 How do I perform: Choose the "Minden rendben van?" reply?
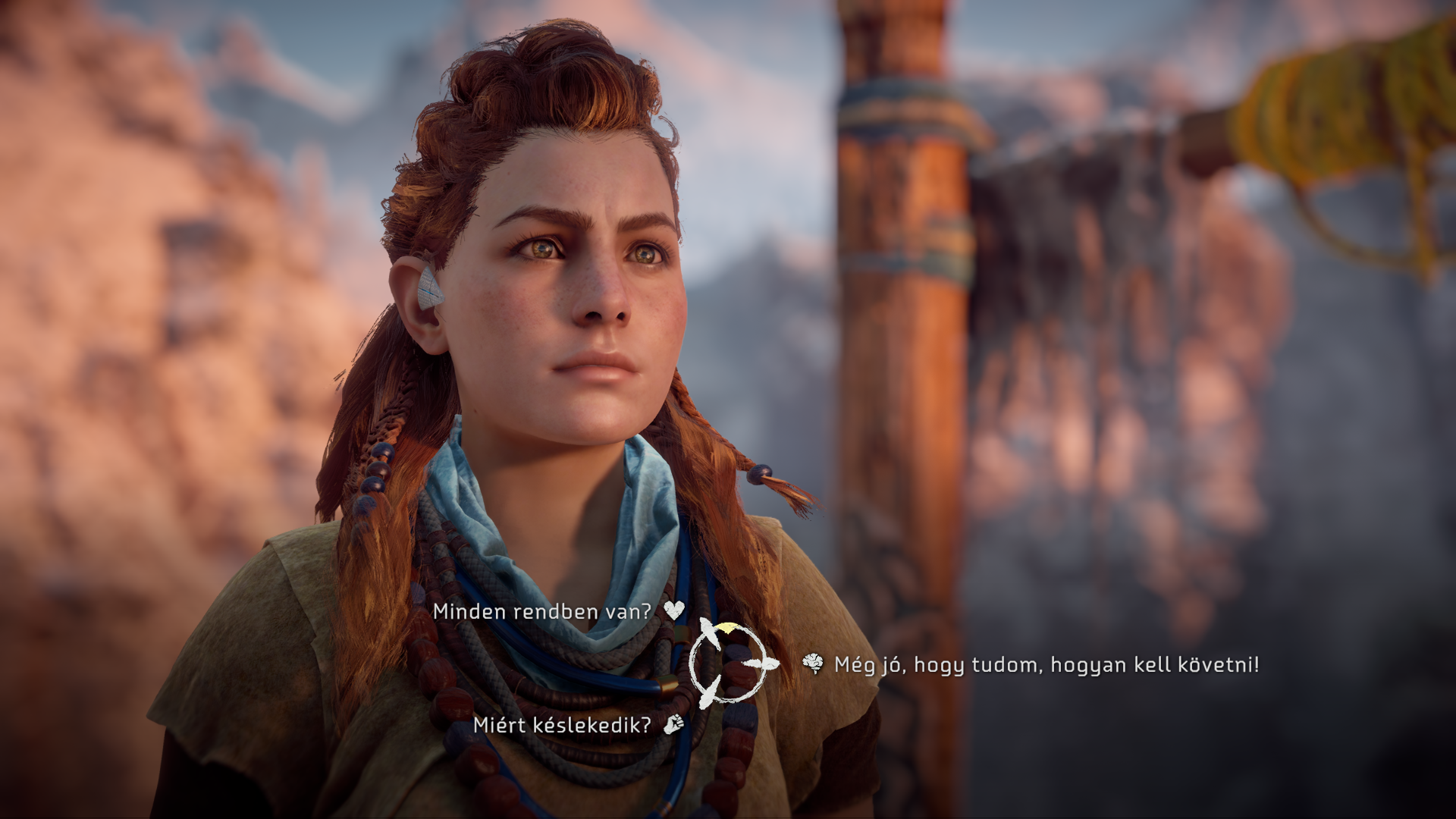(541, 612)
